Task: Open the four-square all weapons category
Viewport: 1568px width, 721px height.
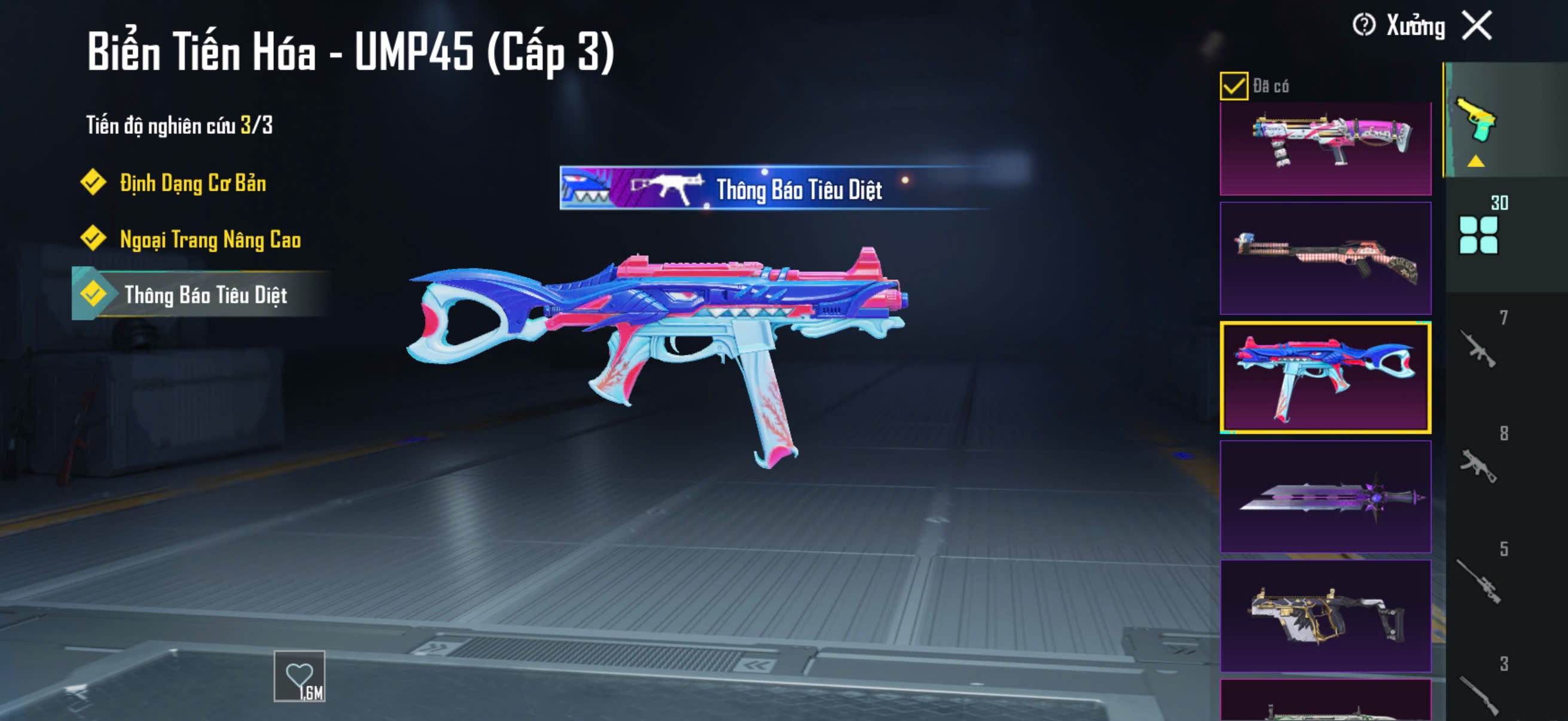Action: [1478, 234]
